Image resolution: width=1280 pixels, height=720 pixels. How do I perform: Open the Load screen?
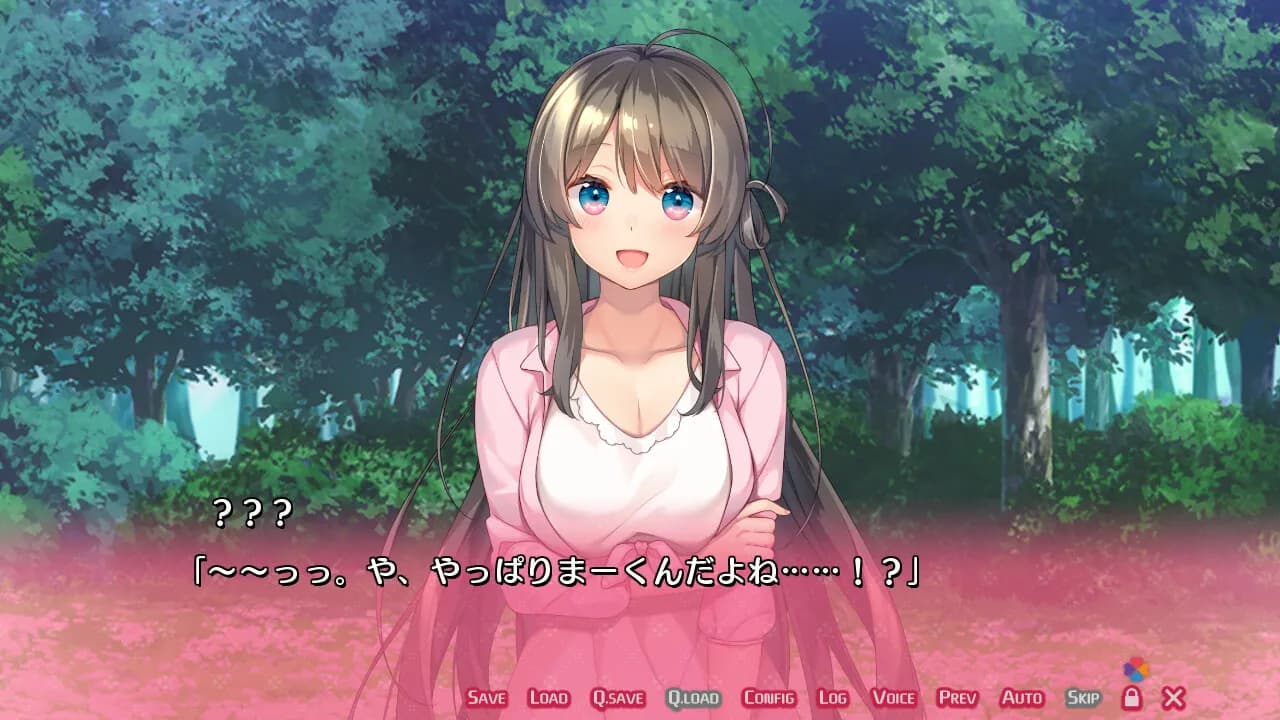pyautogui.click(x=547, y=700)
